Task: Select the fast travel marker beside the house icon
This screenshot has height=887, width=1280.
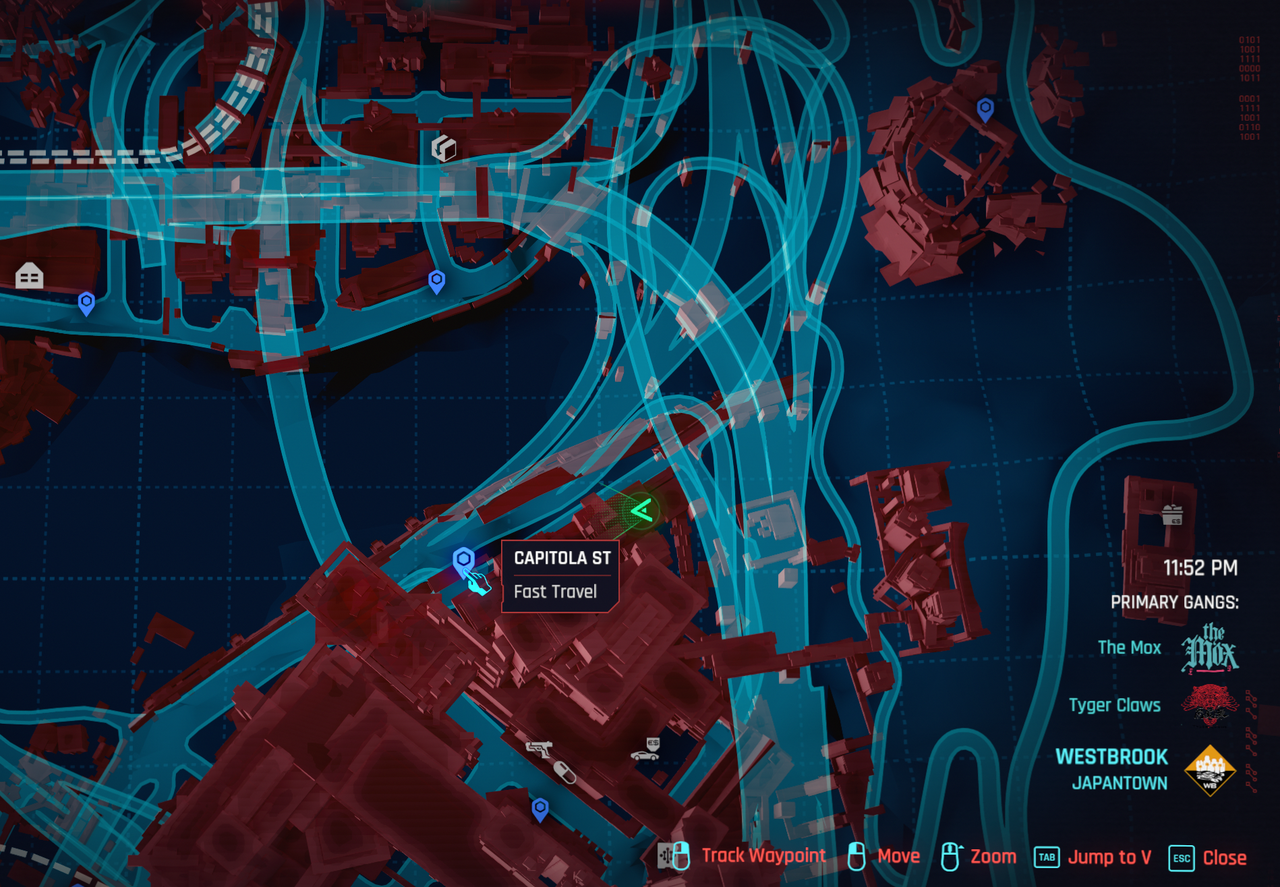Action: point(87,302)
